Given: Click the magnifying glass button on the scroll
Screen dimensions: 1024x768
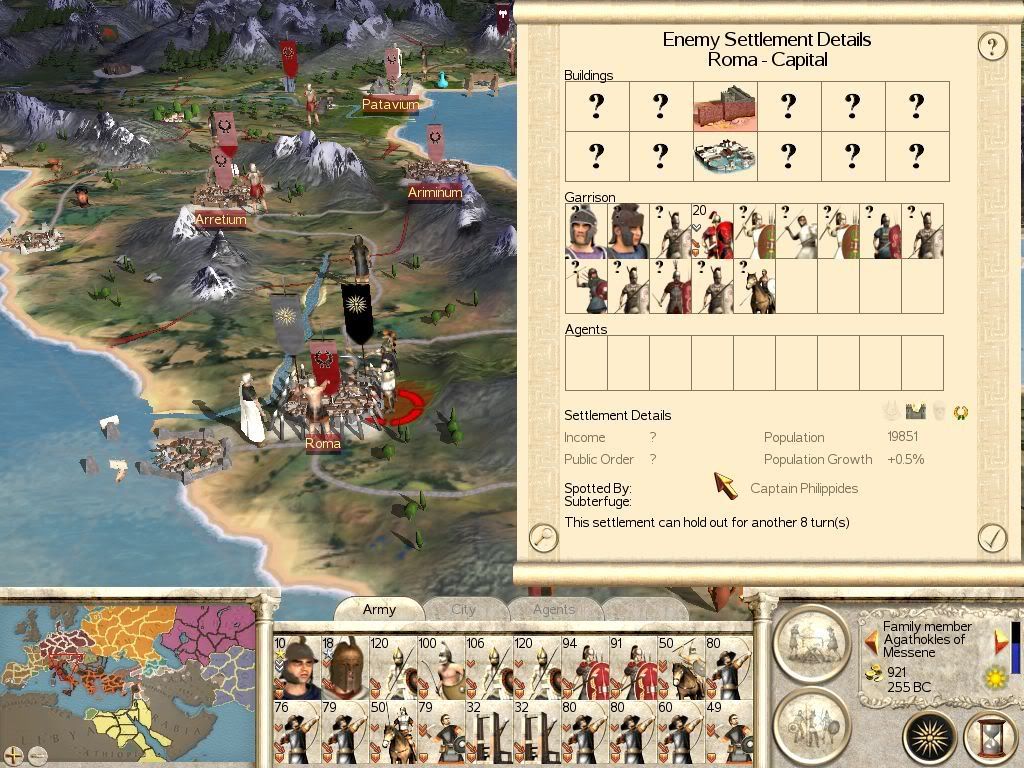Looking at the screenshot, I should point(543,537).
